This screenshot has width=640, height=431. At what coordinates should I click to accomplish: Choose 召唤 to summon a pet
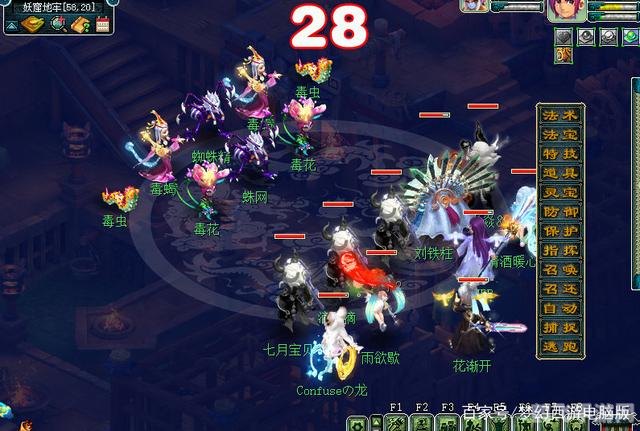(559, 270)
